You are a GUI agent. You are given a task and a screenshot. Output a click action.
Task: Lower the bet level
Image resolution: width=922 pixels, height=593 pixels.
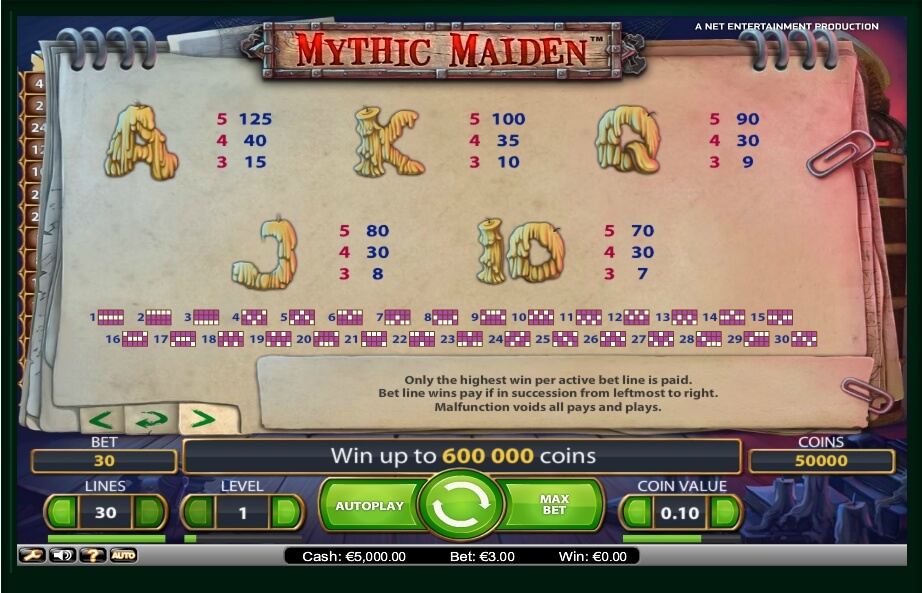tap(198, 513)
